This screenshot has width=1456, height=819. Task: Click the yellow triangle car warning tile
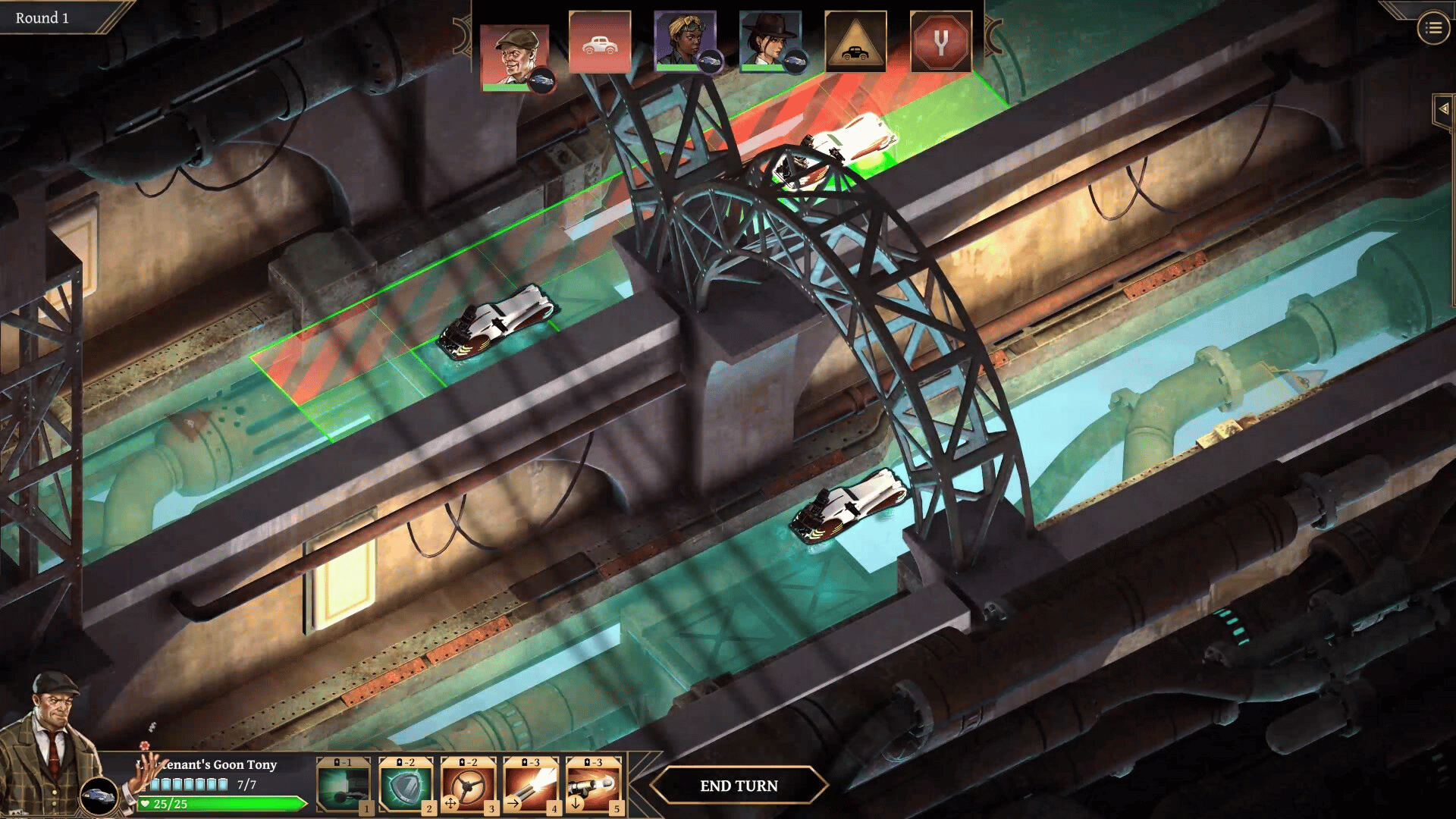click(x=855, y=42)
